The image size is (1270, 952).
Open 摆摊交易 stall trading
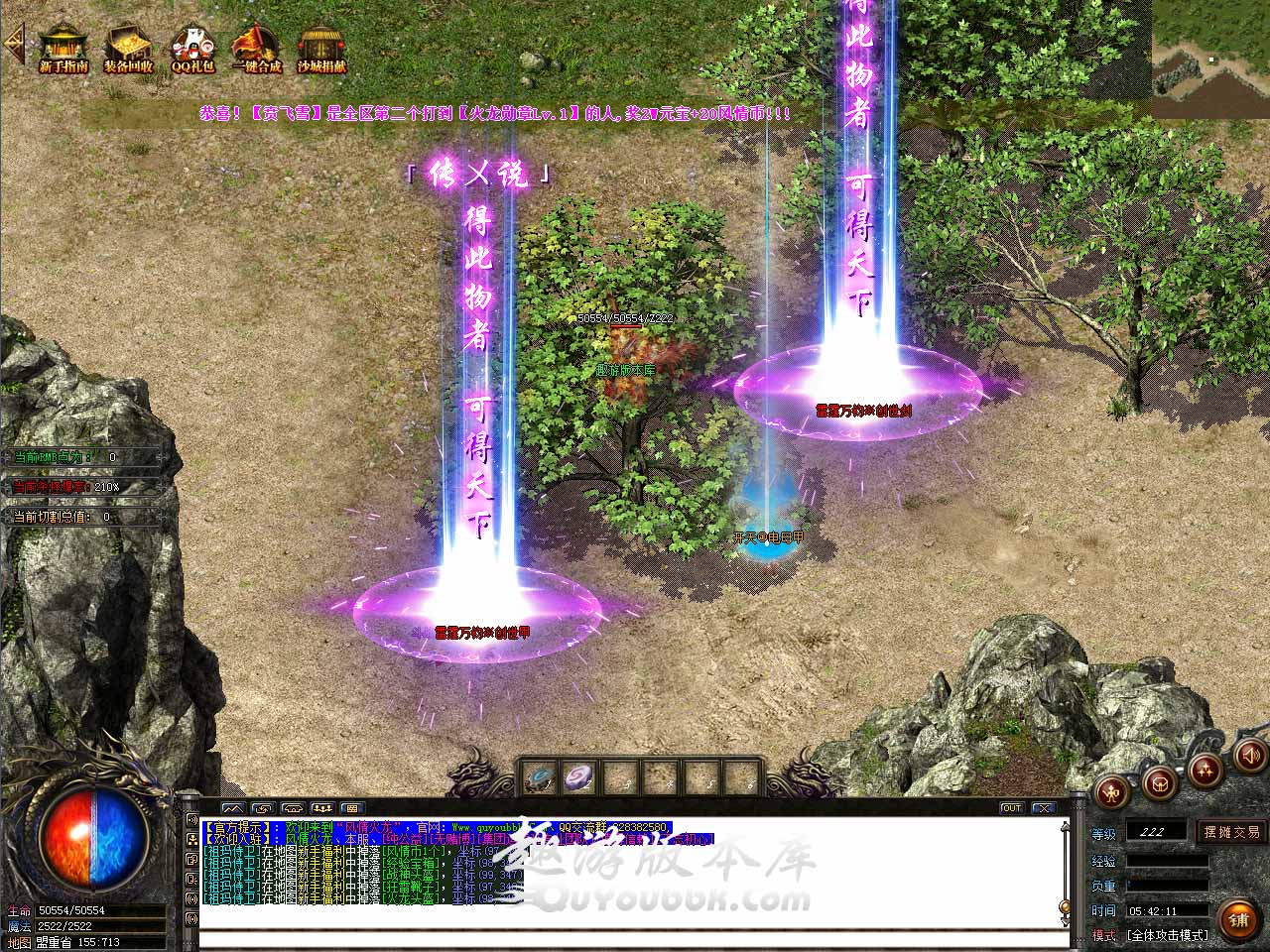[1231, 831]
